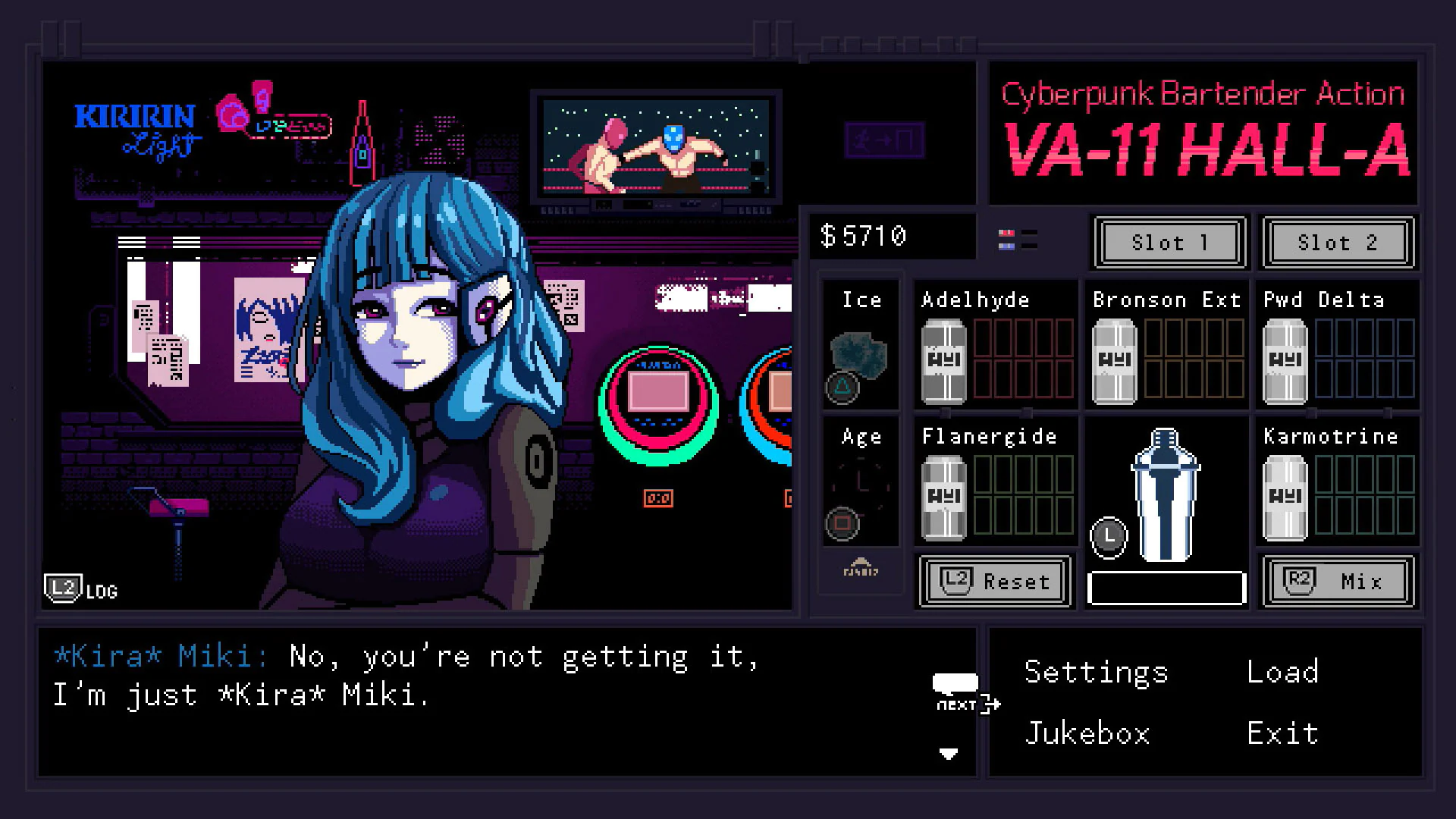Click the cocktail shaker
This screenshot has width=1456, height=819.
click(x=1166, y=493)
